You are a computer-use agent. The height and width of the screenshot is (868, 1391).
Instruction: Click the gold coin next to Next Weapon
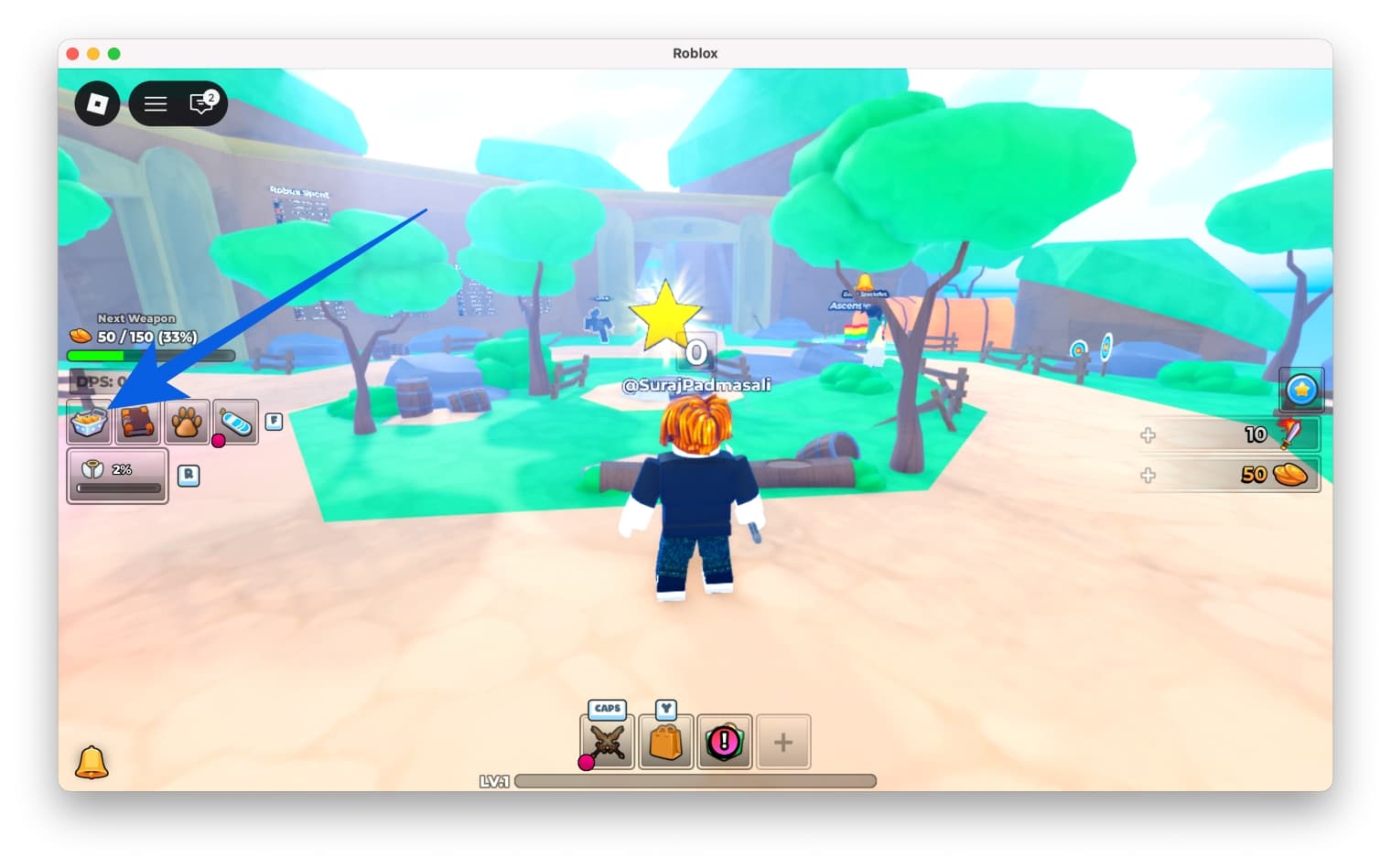pyautogui.click(x=79, y=335)
